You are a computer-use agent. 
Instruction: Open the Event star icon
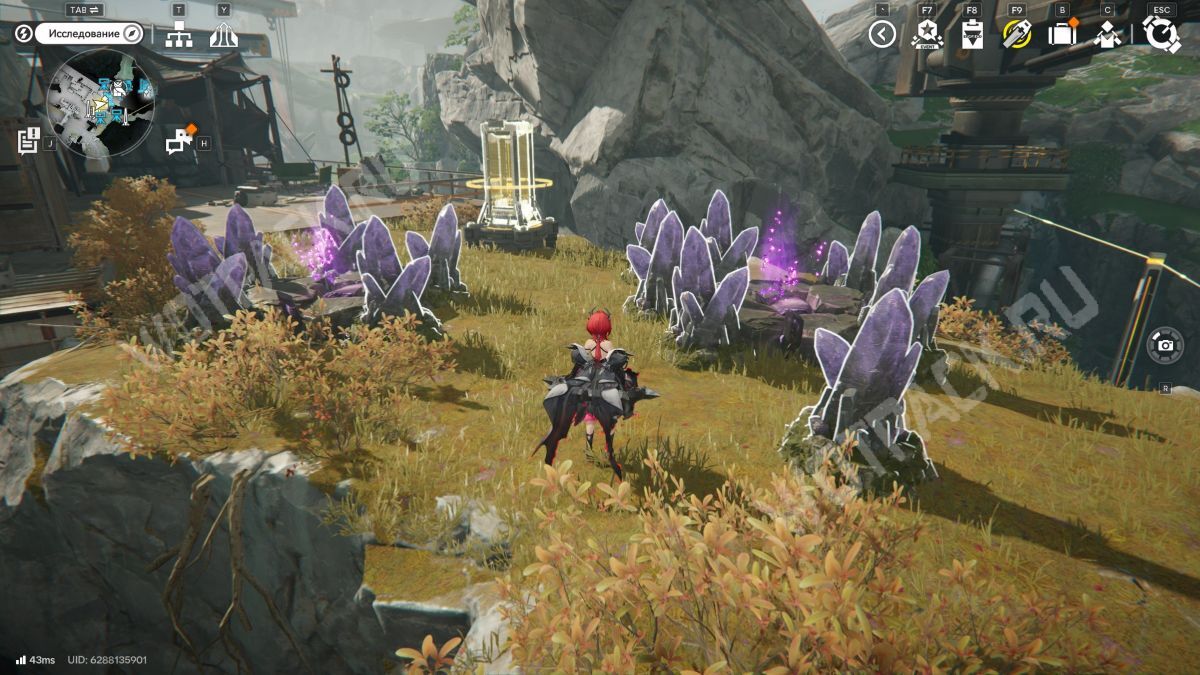coord(927,35)
